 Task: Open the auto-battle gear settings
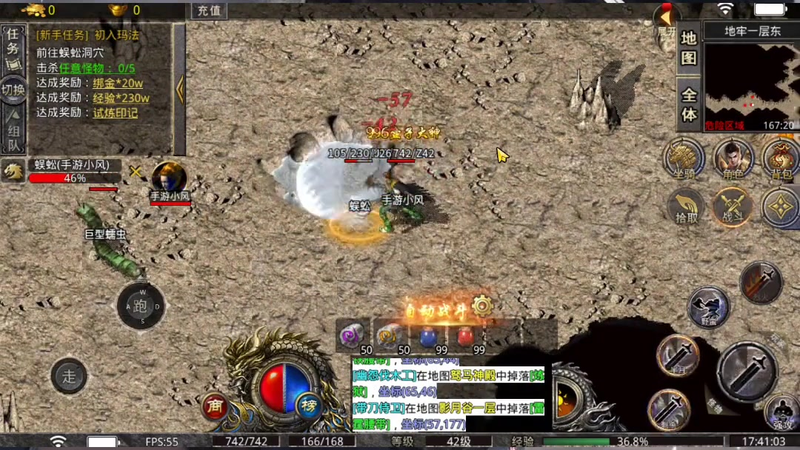pyautogui.click(x=483, y=305)
